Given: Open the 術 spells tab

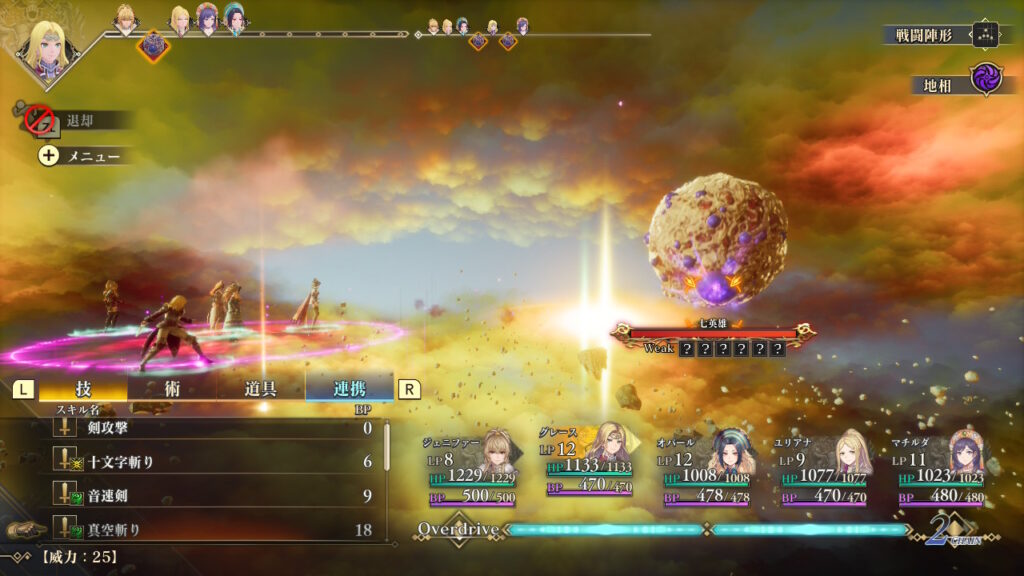Looking at the screenshot, I should [x=172, y=389].
